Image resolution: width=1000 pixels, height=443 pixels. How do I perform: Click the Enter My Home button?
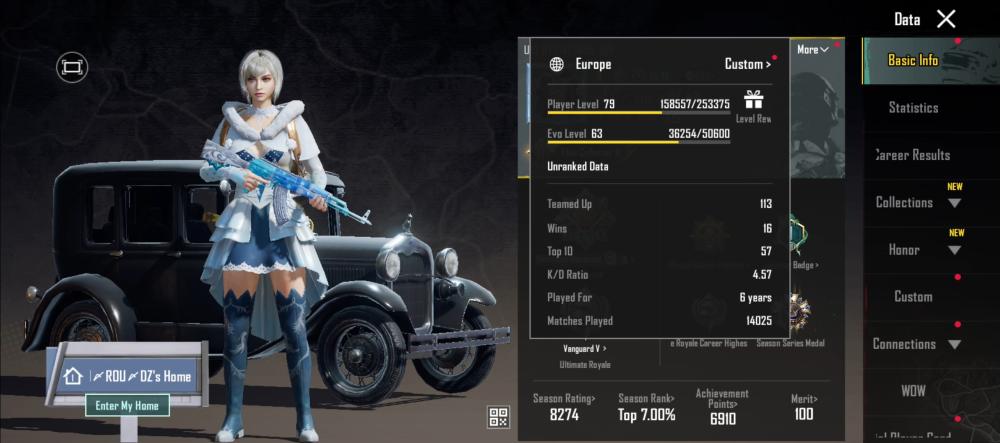point(127,405)
